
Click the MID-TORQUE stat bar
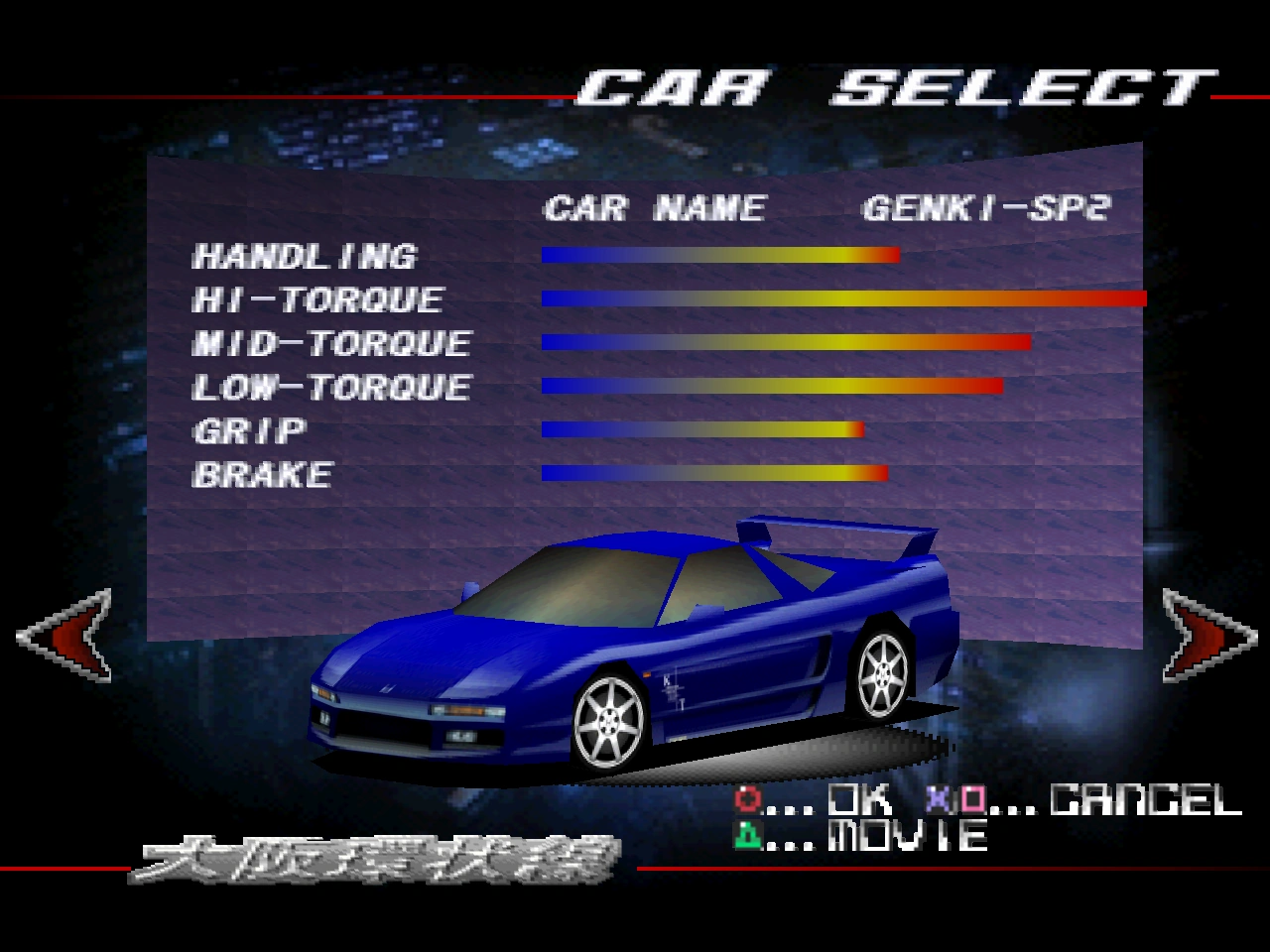tap(784, 342)
